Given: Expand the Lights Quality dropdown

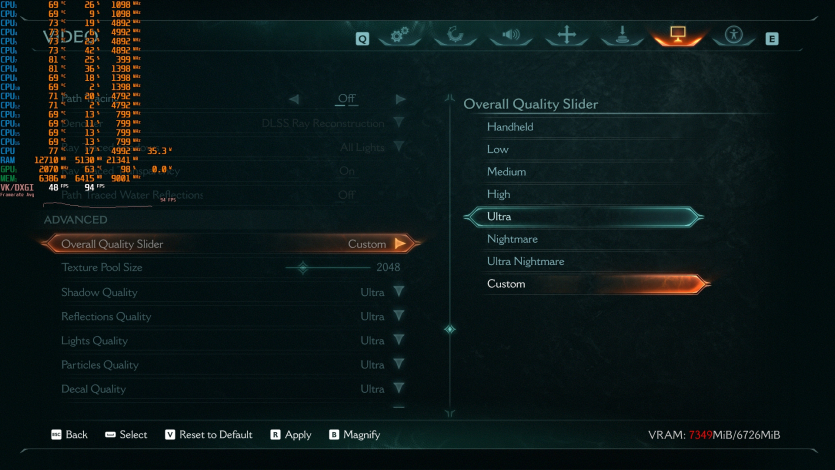Looking at the screenshot, I should click(398, 341).
